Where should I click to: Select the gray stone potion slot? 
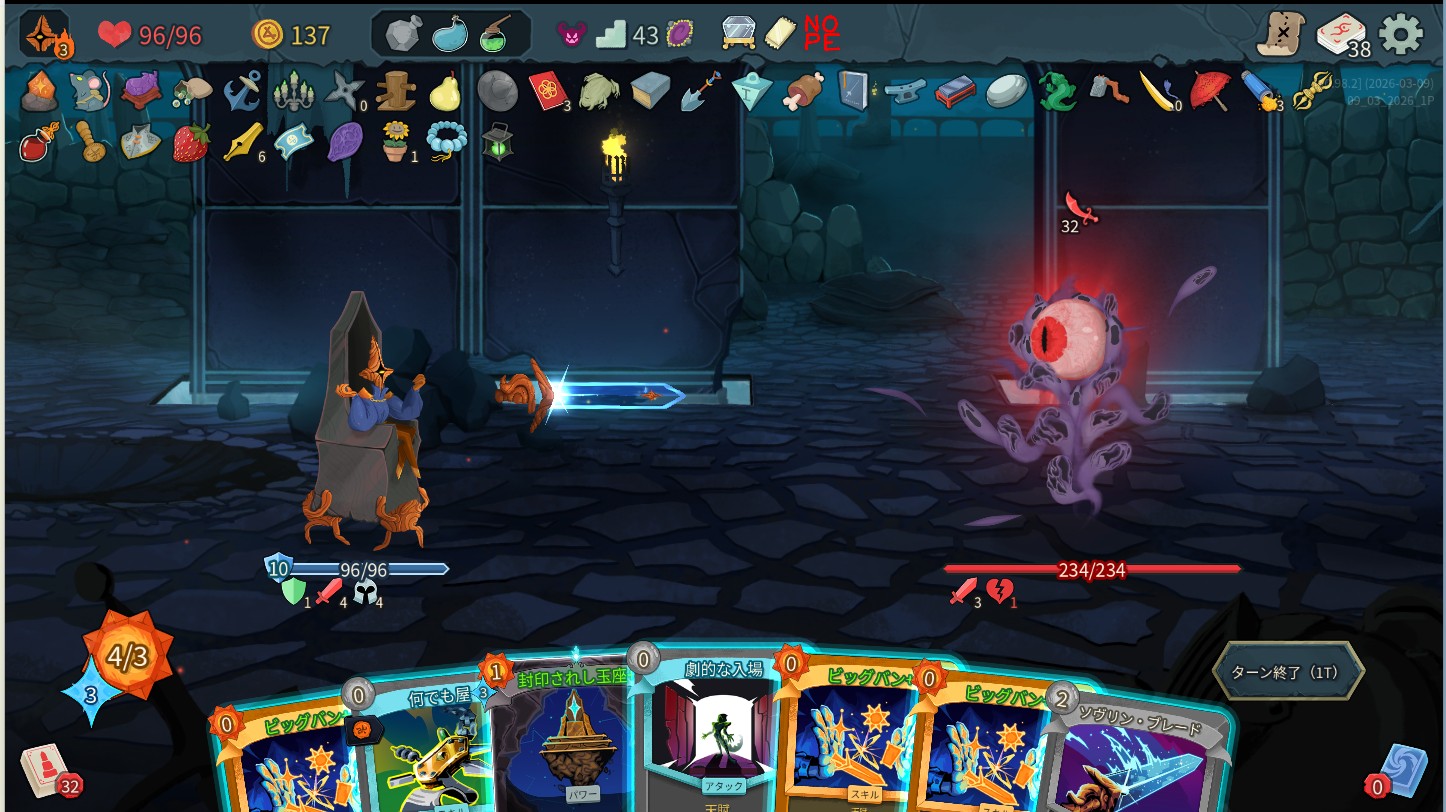[404, 35]
